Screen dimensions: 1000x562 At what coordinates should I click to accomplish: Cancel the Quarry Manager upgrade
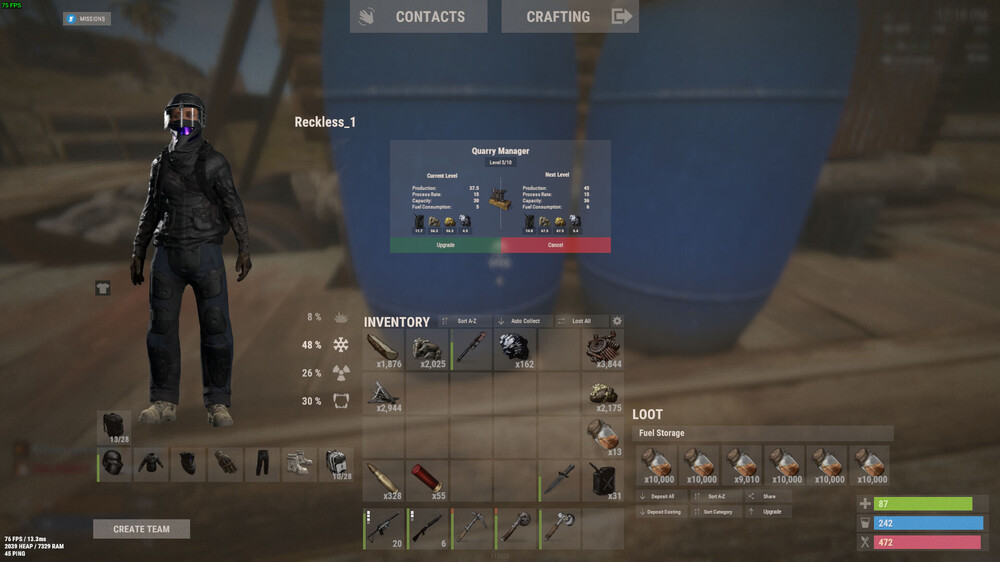point(555,245)
